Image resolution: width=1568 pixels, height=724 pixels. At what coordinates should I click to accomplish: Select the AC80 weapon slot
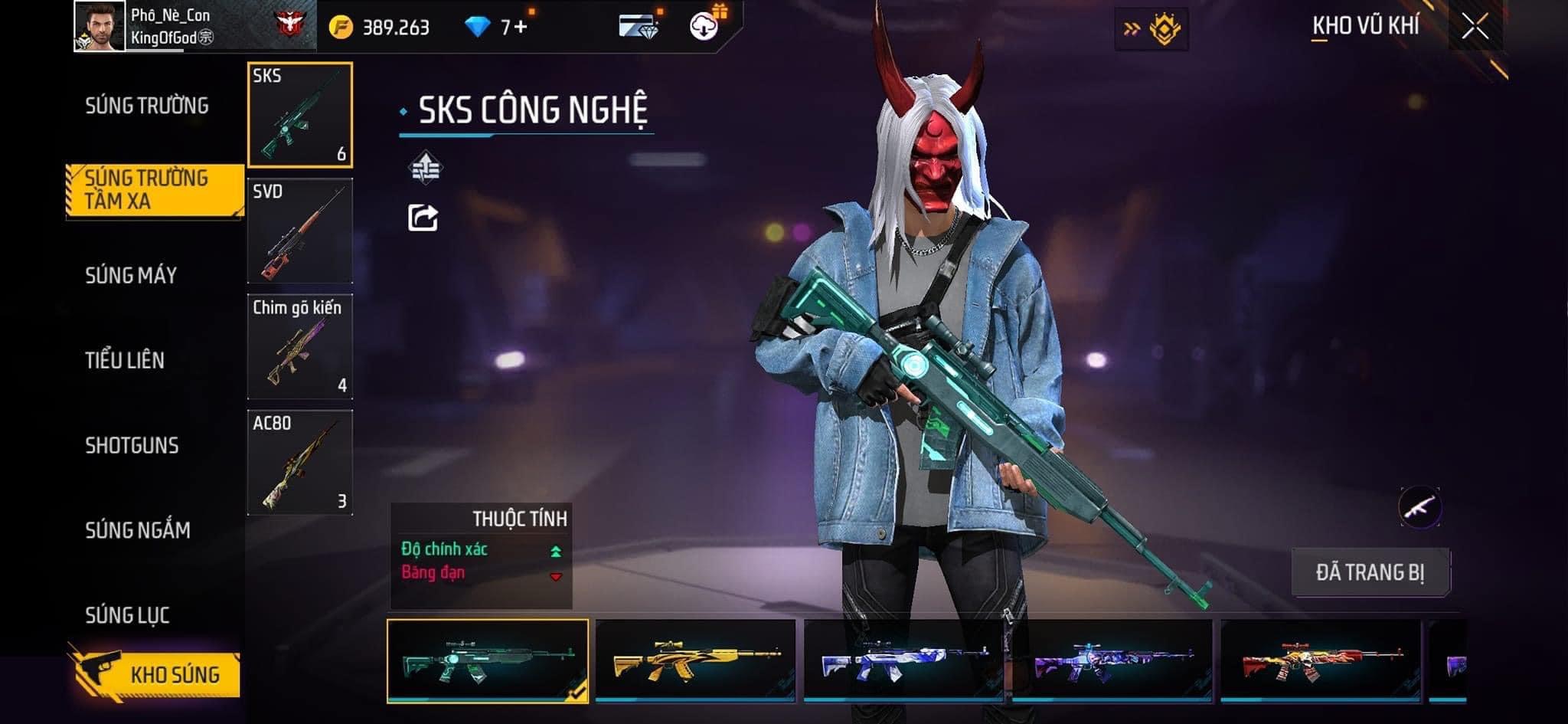point(300,463)
